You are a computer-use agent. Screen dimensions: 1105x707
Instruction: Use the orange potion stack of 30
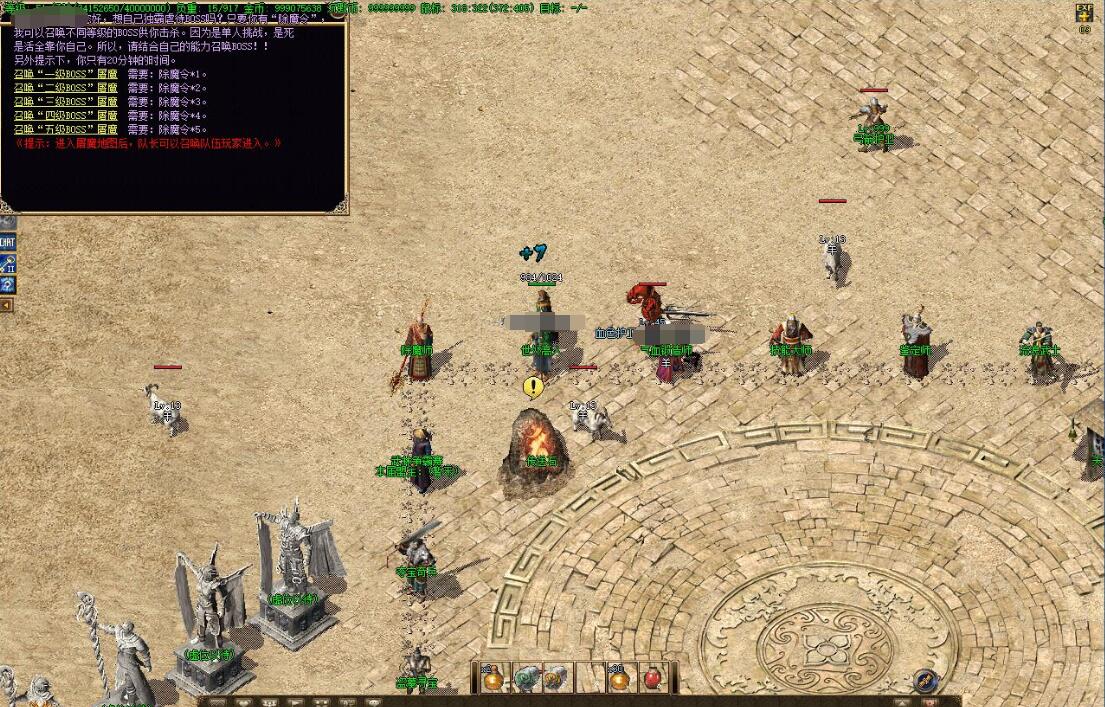tap(619, 678)
